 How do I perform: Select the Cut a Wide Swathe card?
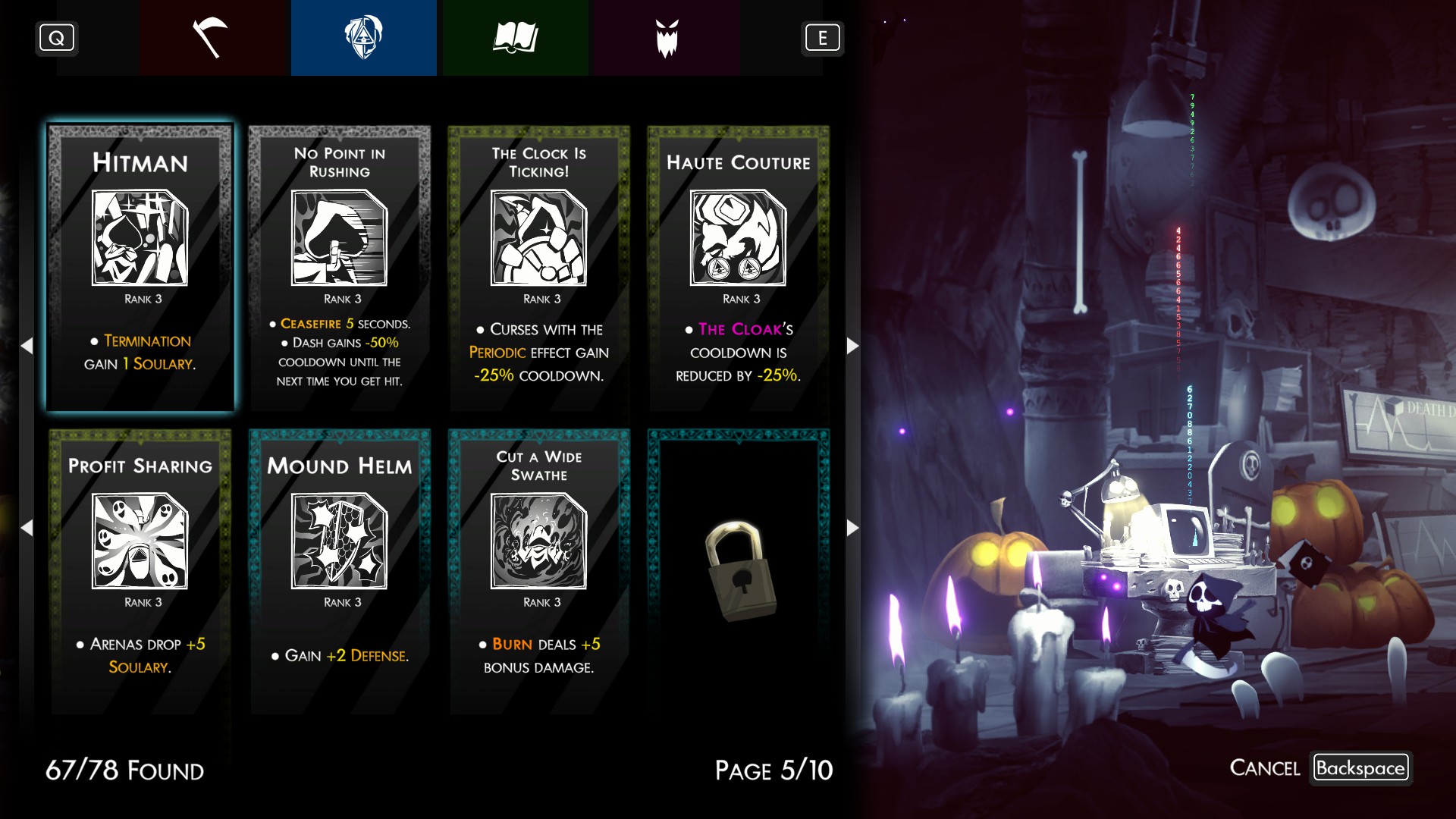pyautogui.click(x=539, y=571)
